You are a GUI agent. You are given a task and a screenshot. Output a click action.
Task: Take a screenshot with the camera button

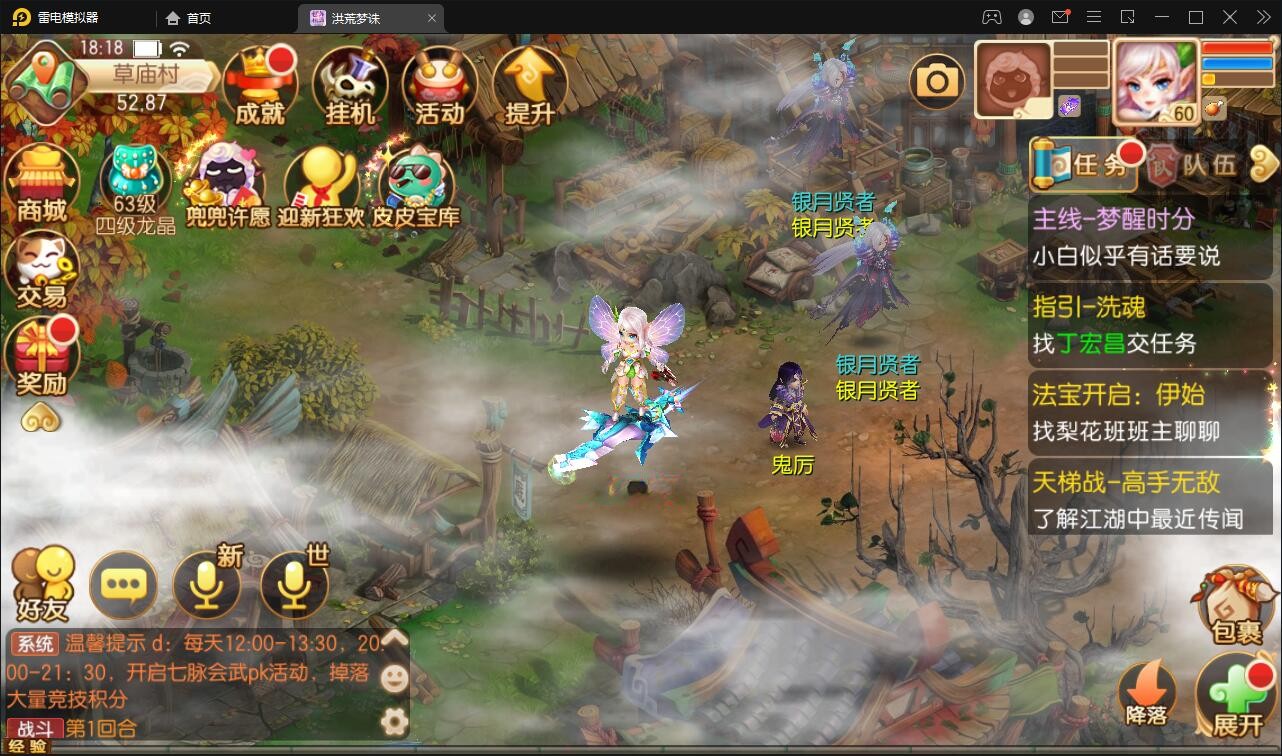(937, 82)
